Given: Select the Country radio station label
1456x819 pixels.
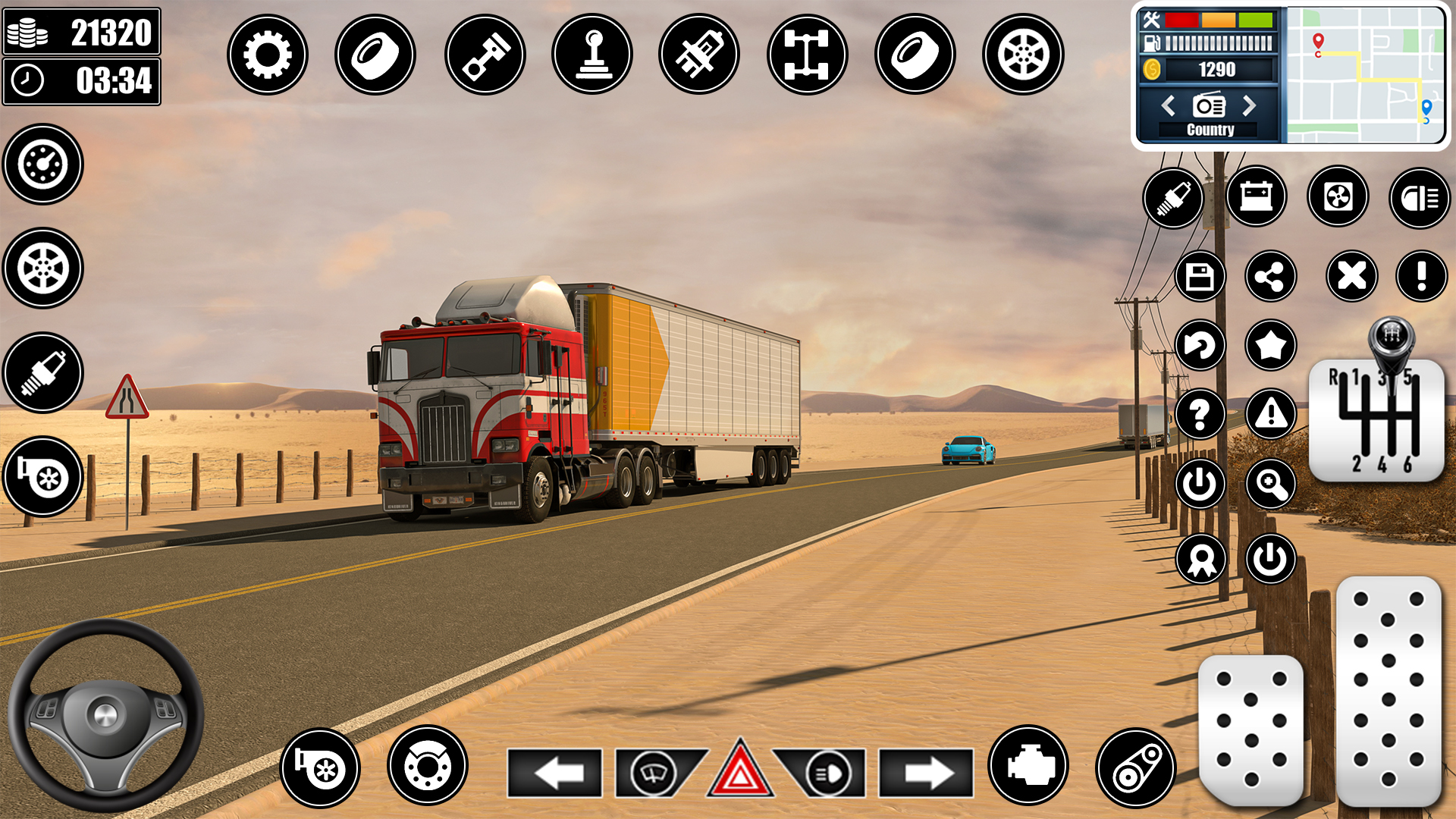Looking at the screenshot, I should pyautogui.click(x=1210, y=130).
